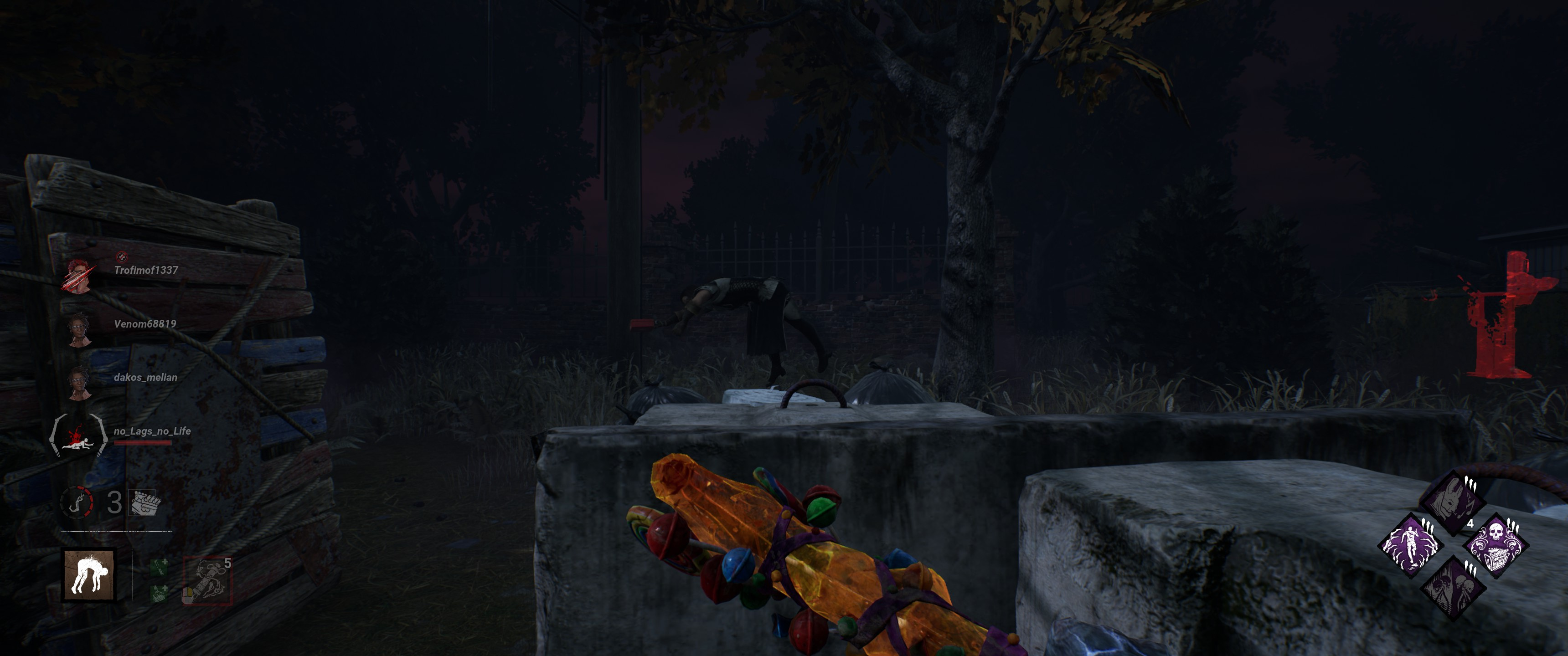The image size is (1568, 656).
Task: Open the crouching-figure killer portrait box
Action: [x=89, y=575]
